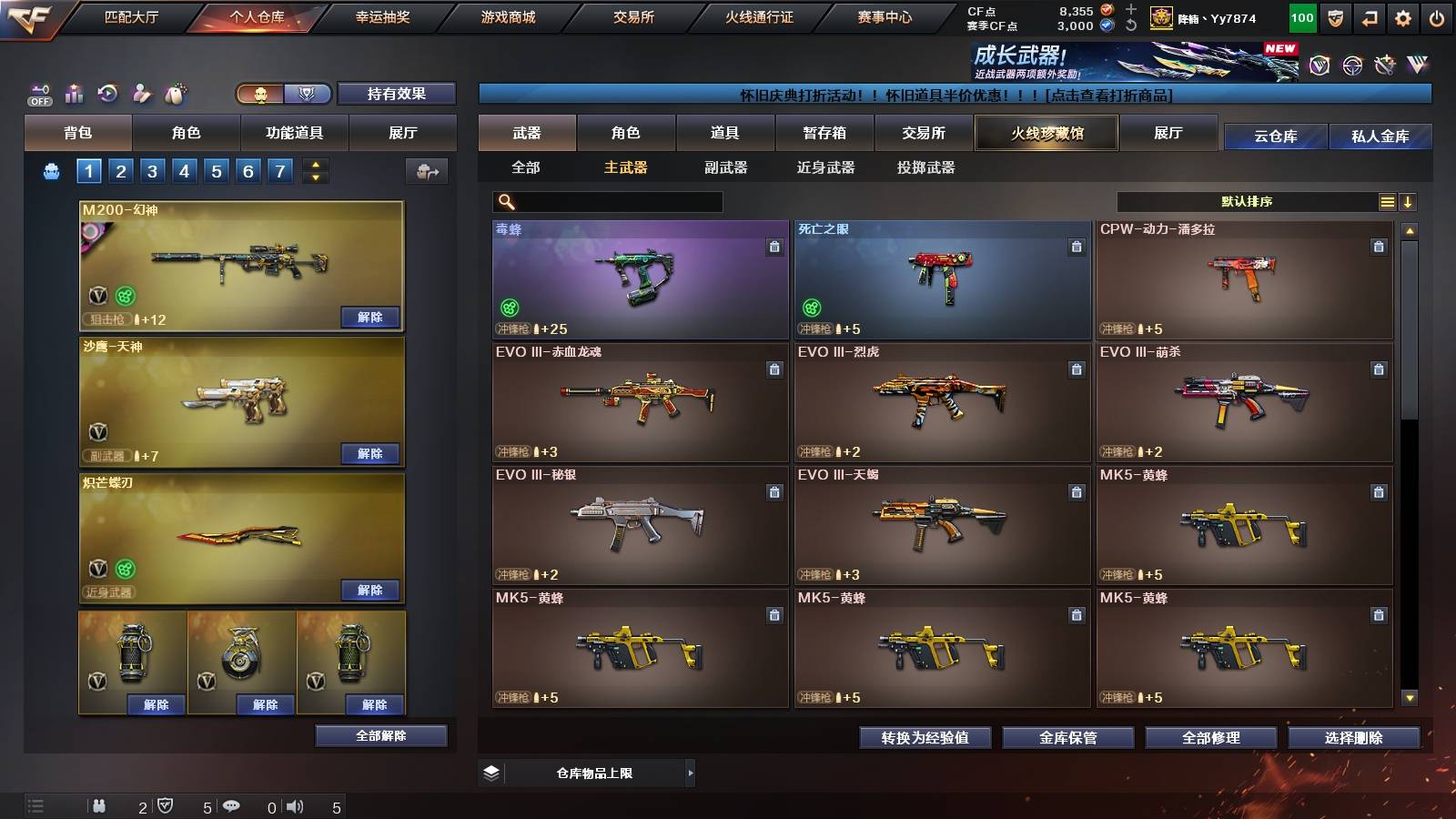Click the up stepper arrow beside the page numbers

point(314,164)
